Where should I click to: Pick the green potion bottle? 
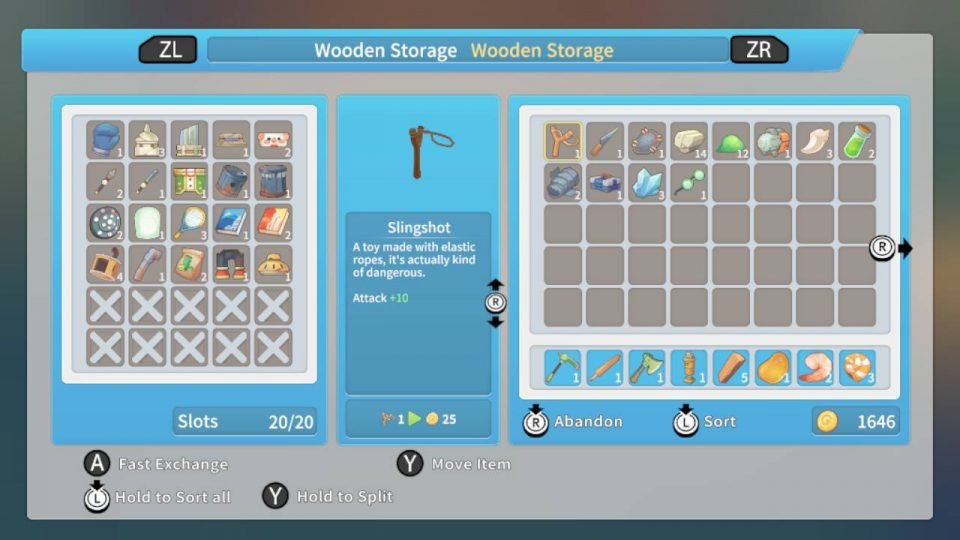point(857,140)
